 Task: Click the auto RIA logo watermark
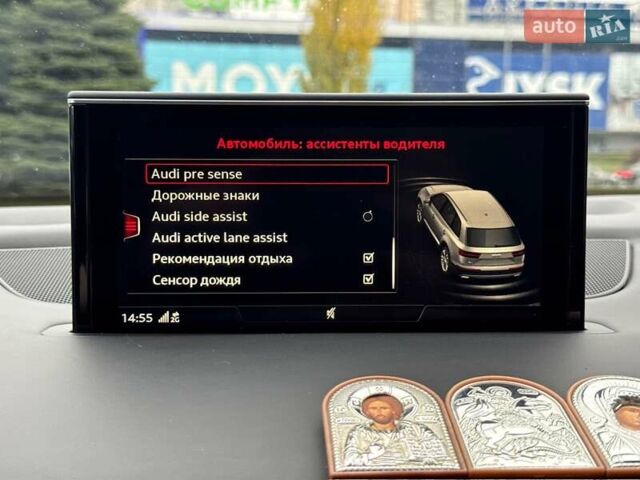point(578,26)
